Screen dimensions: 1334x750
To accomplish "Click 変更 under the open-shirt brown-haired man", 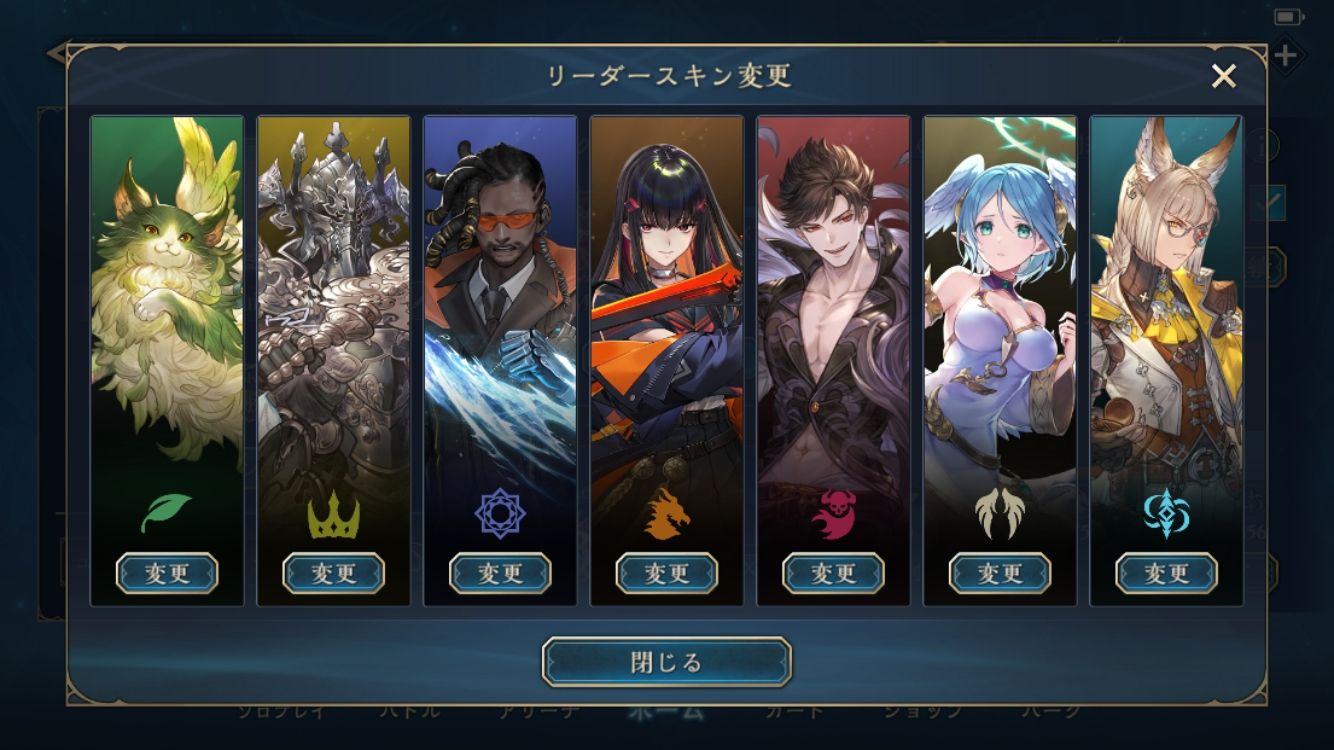I will coord(833,573).
